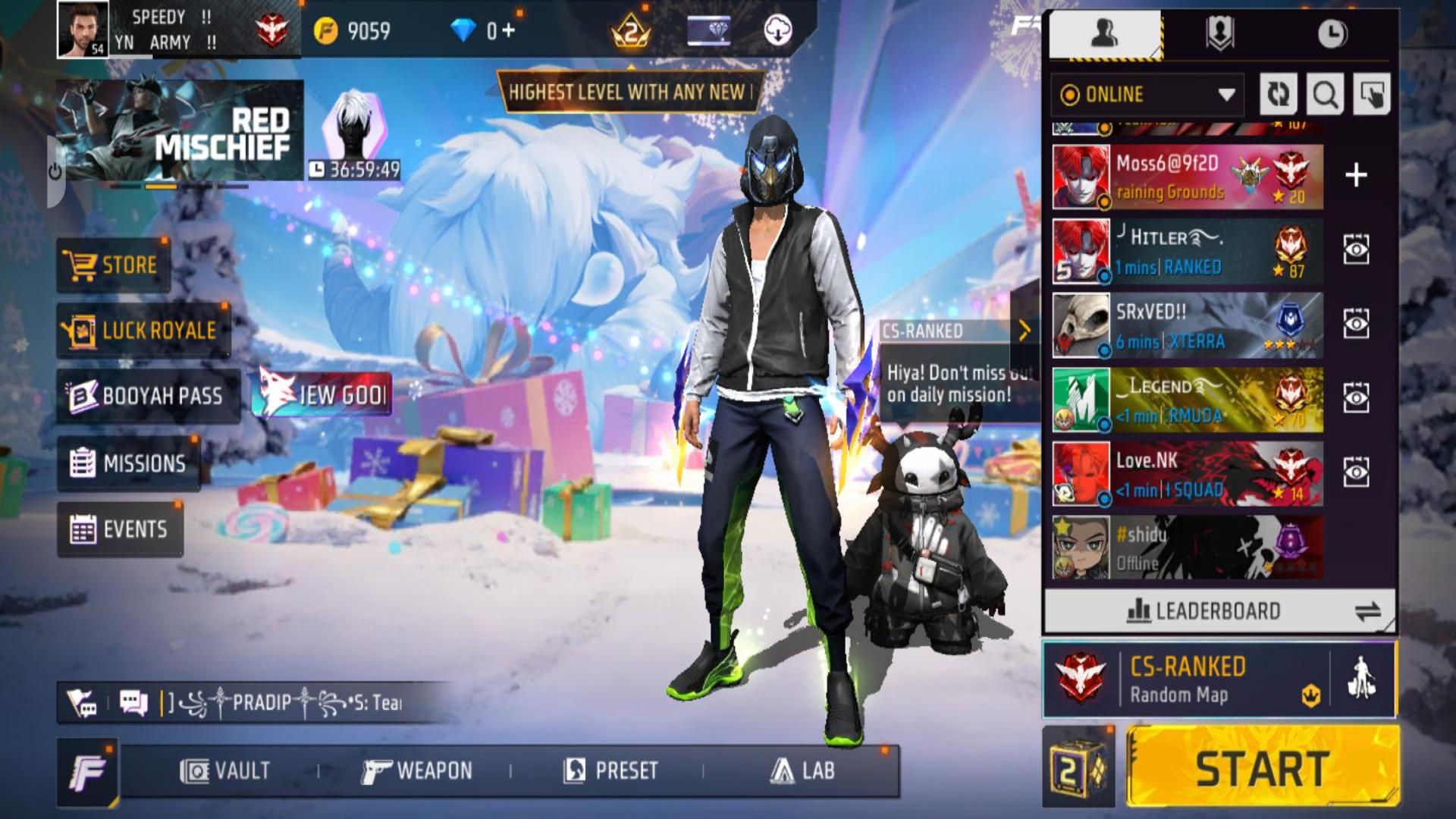
Task: Open the ONLINE status filter dropdown
Action: (x=1144, y=95)
